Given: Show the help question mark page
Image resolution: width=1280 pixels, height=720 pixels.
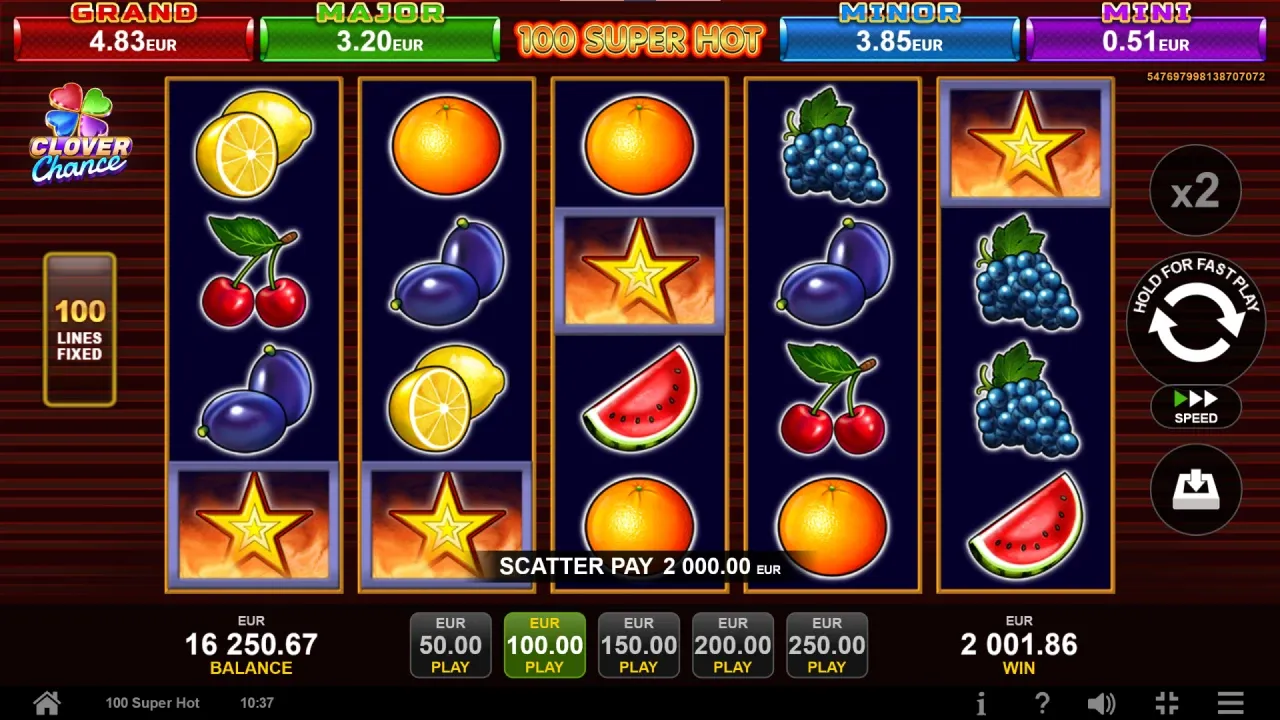Looking at the screenshot, I should pyautogui.click(x=1041, y=702).
